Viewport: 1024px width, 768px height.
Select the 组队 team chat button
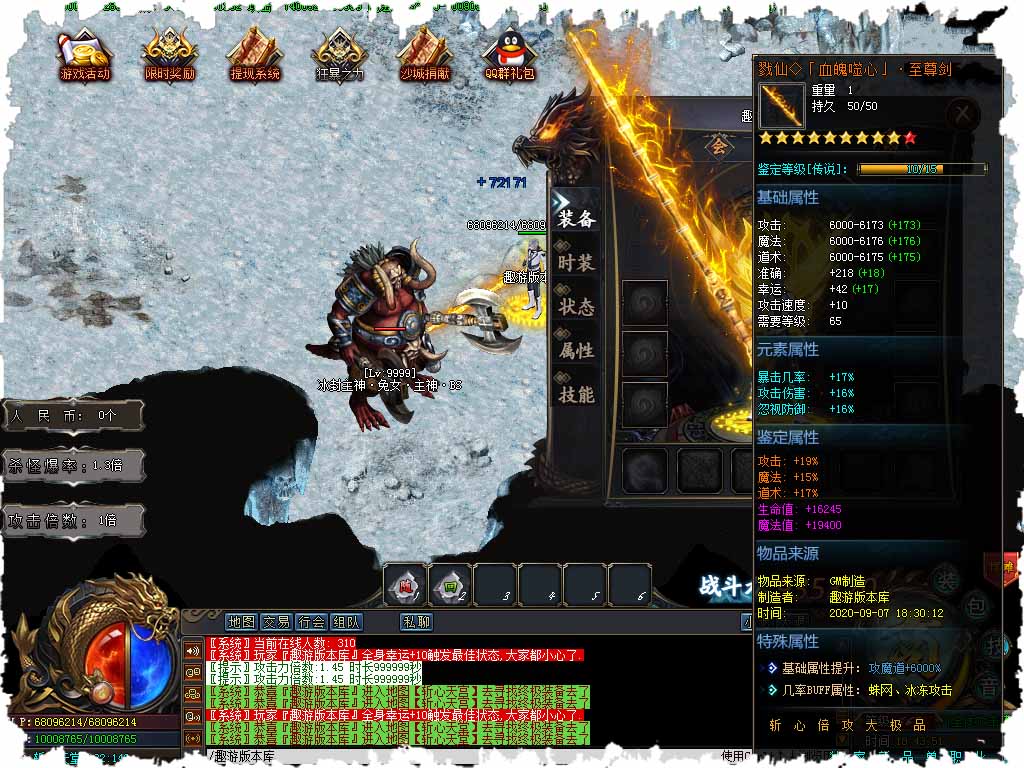[346, 622]
